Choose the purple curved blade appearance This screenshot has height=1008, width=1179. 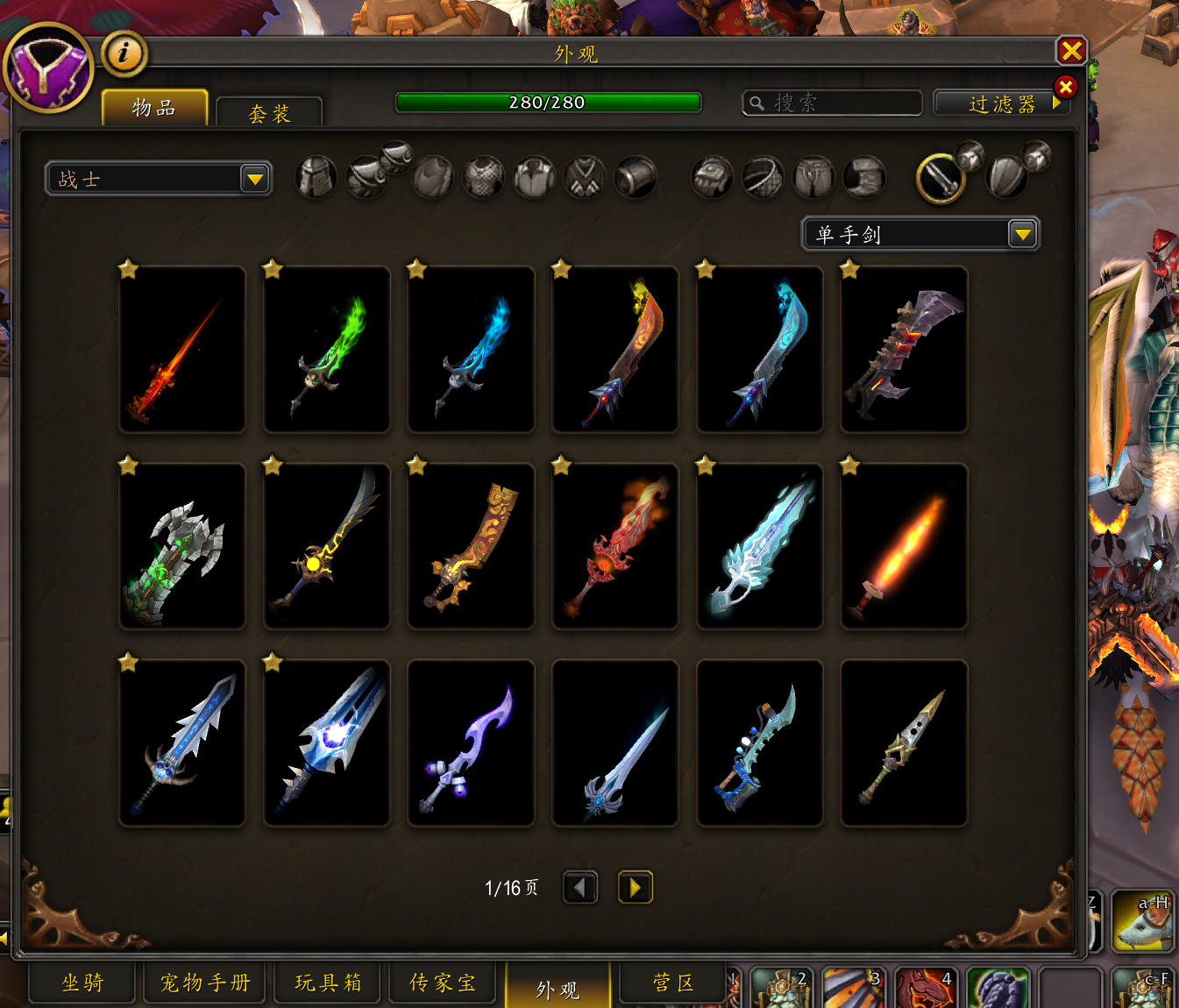472,743
